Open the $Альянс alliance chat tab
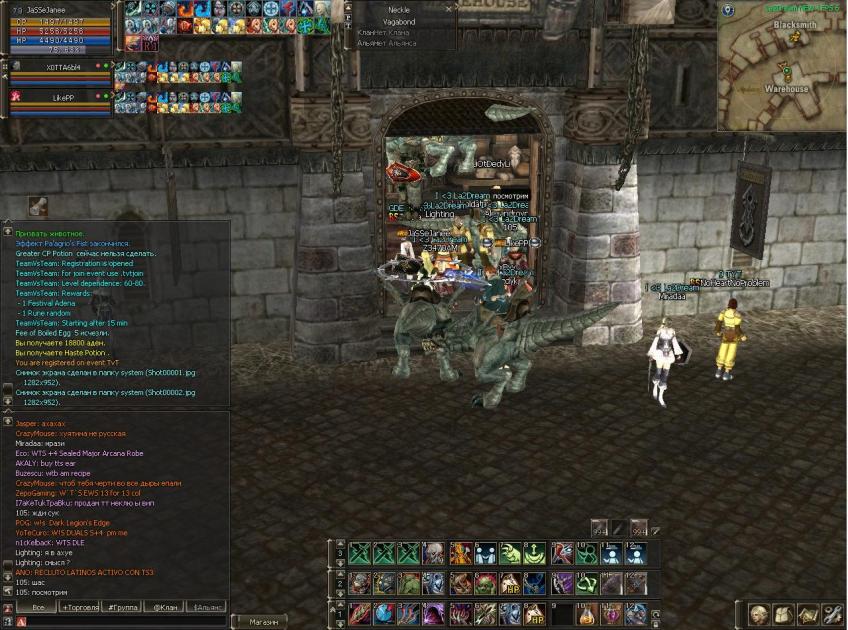 207,607
